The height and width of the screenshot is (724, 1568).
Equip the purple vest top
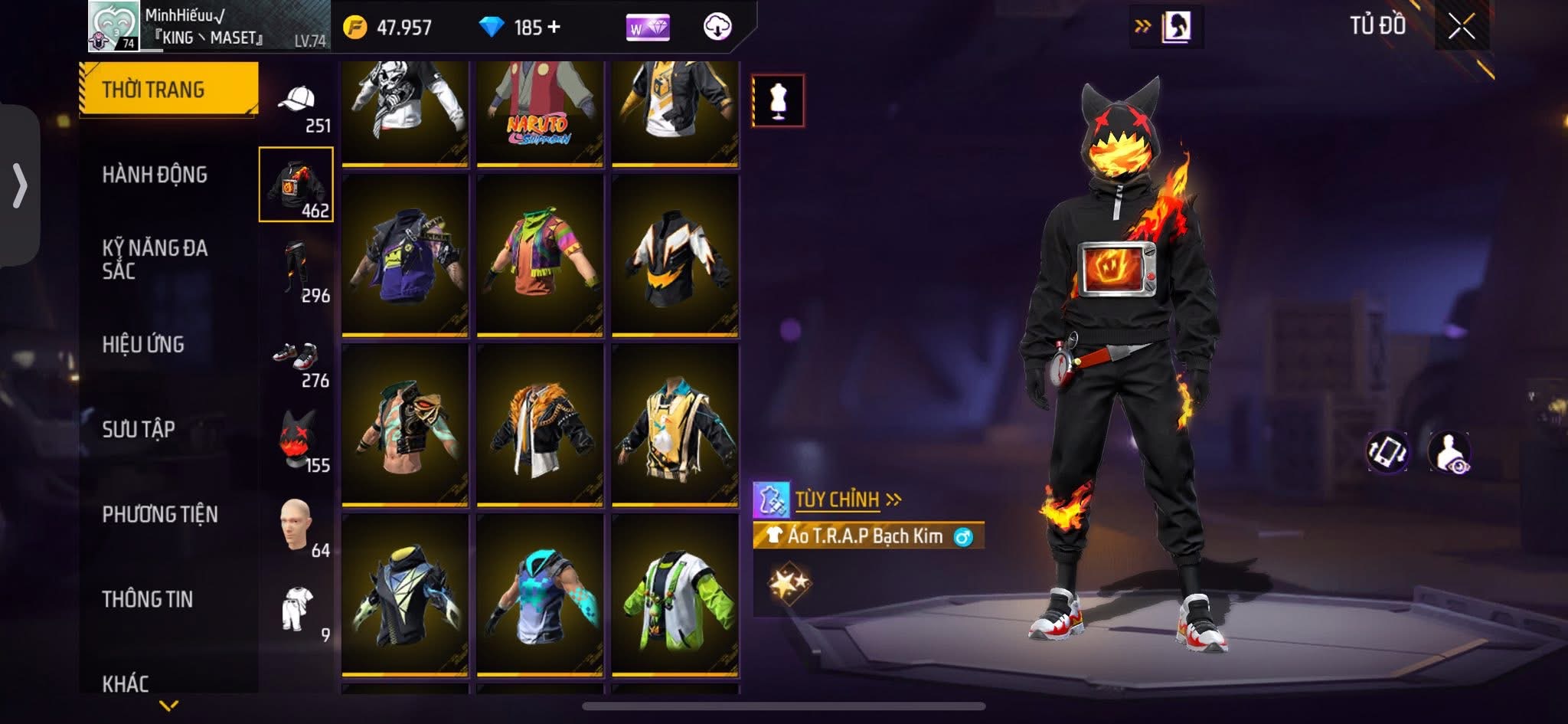(x=405, y=255)
